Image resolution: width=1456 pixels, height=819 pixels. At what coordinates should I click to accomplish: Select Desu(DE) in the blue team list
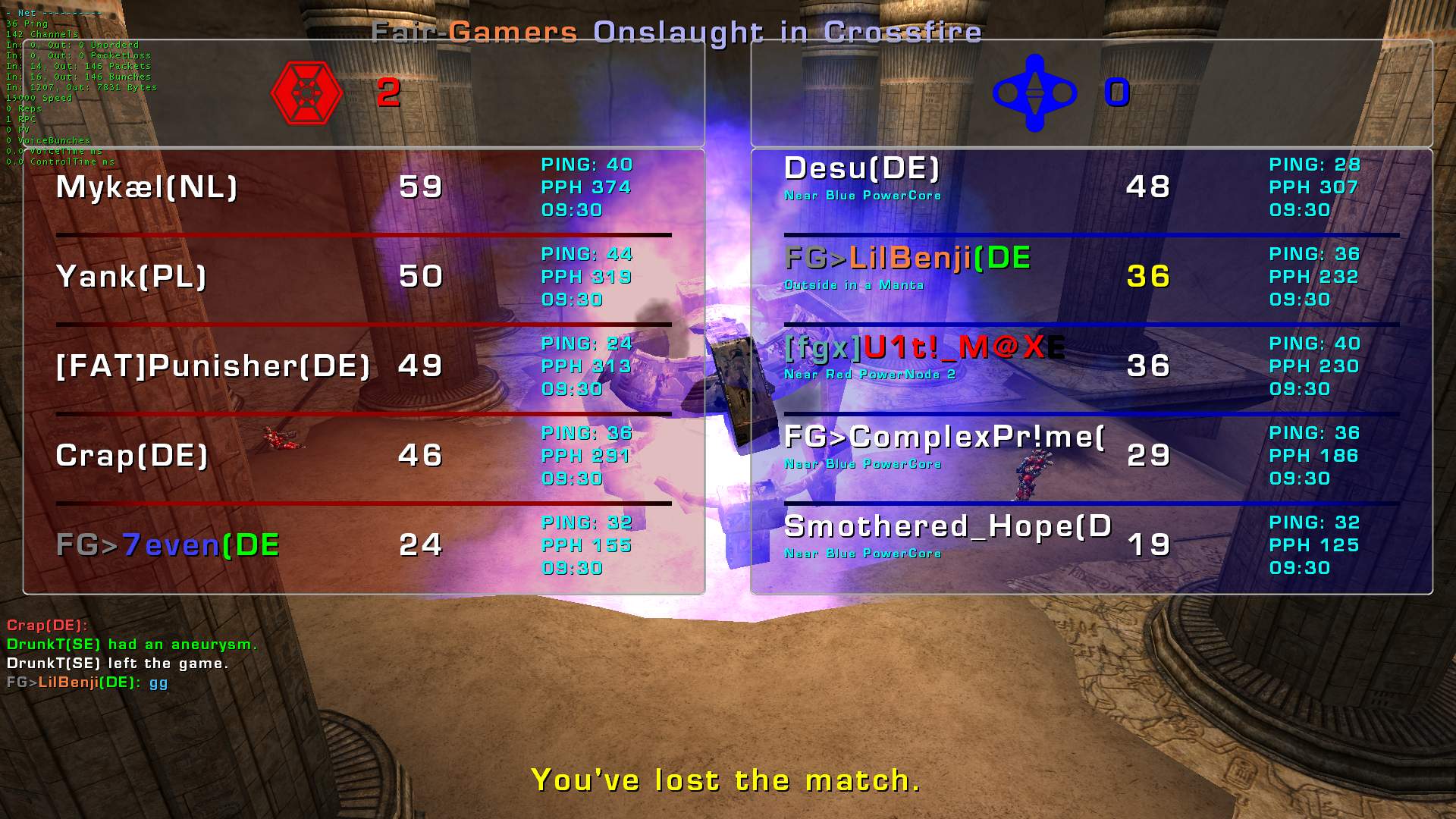[861, 169]
